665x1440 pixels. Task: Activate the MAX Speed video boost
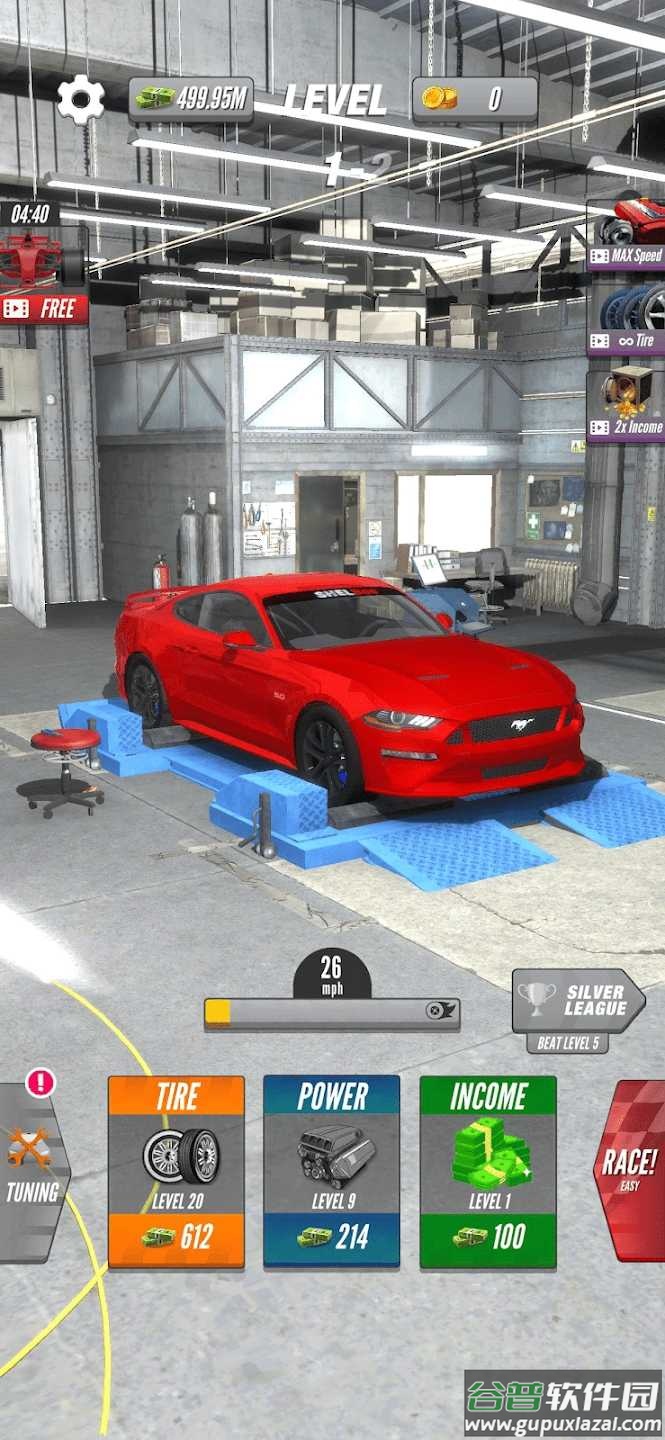tap(627, 234)
